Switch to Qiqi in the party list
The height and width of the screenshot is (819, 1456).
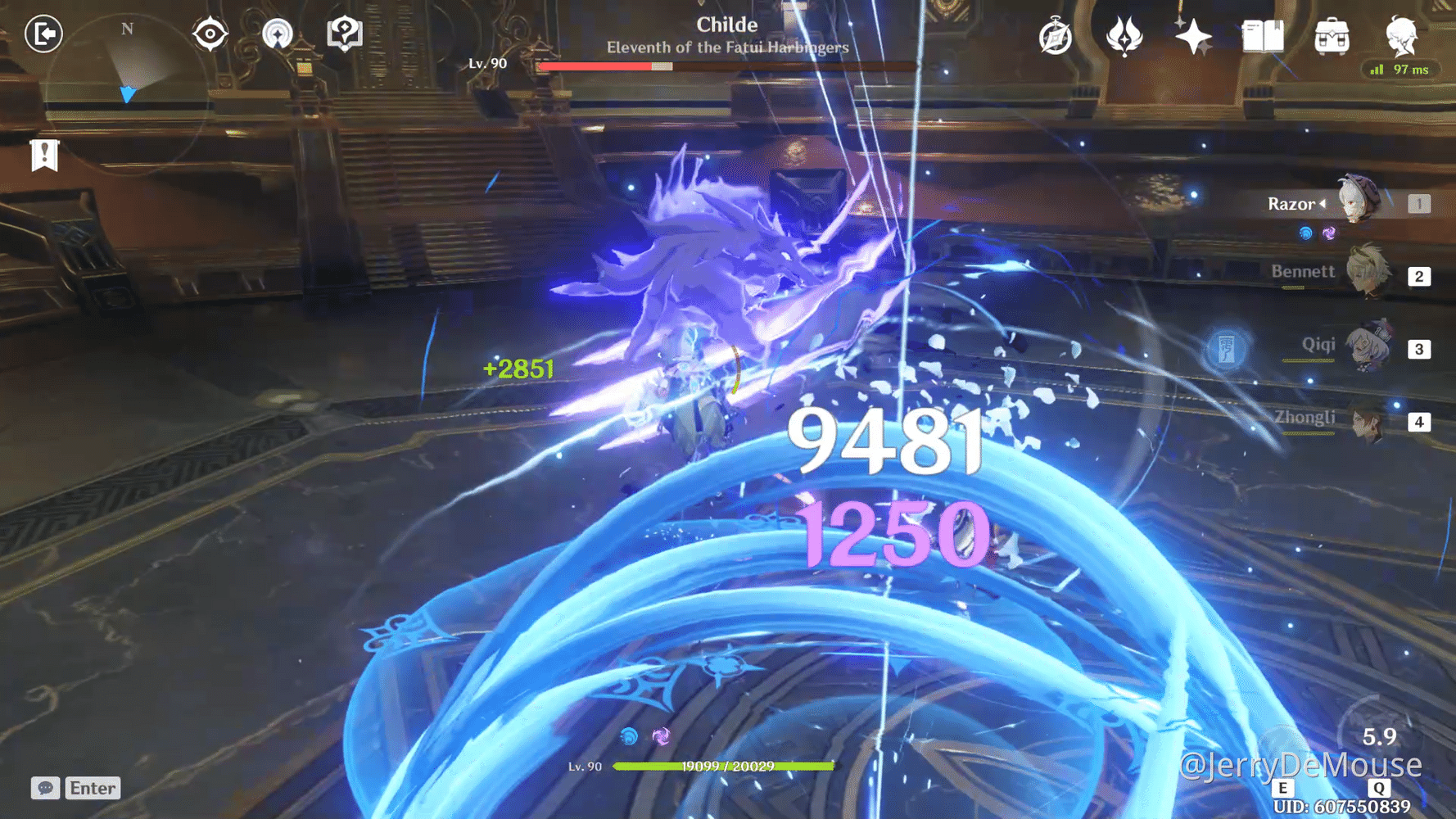1364,345
